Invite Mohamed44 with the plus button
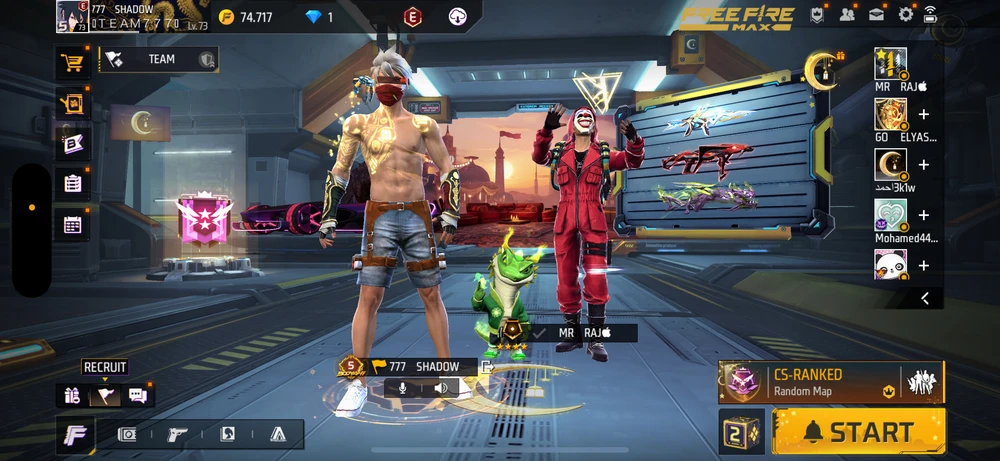The height and width of the screenshot is (461, 1000). (x=923, y=215)
